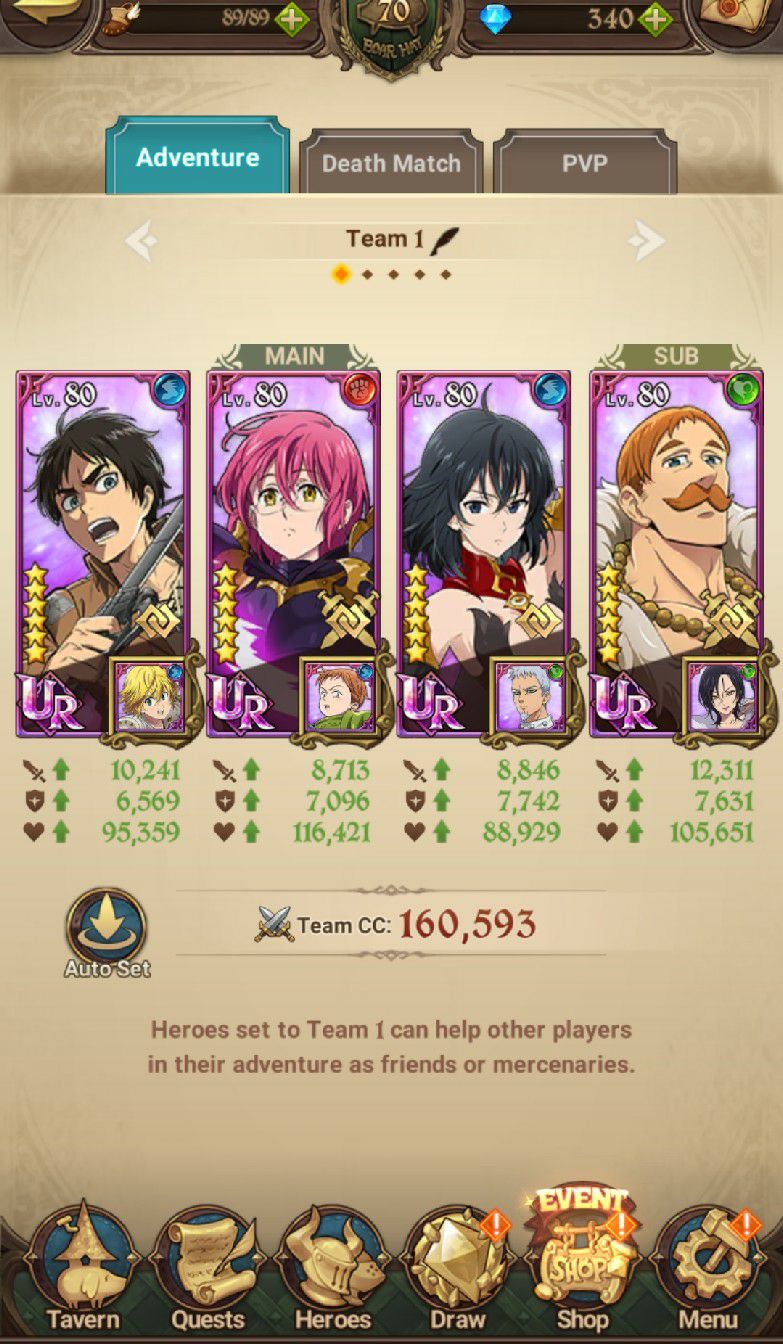Viewport: 783px width, 1344px height.
Task: Open the Quests menu
Action: tap(208, 1272)
